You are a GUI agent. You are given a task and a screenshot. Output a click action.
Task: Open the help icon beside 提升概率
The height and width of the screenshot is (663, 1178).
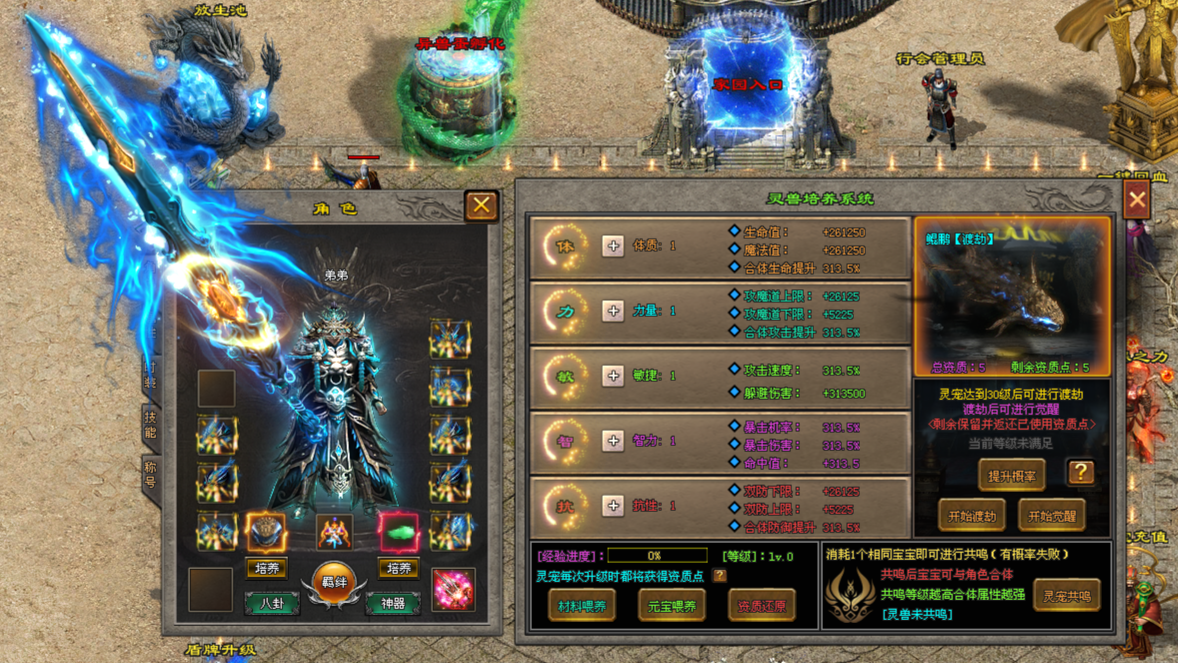click(x=1080, y=473)
